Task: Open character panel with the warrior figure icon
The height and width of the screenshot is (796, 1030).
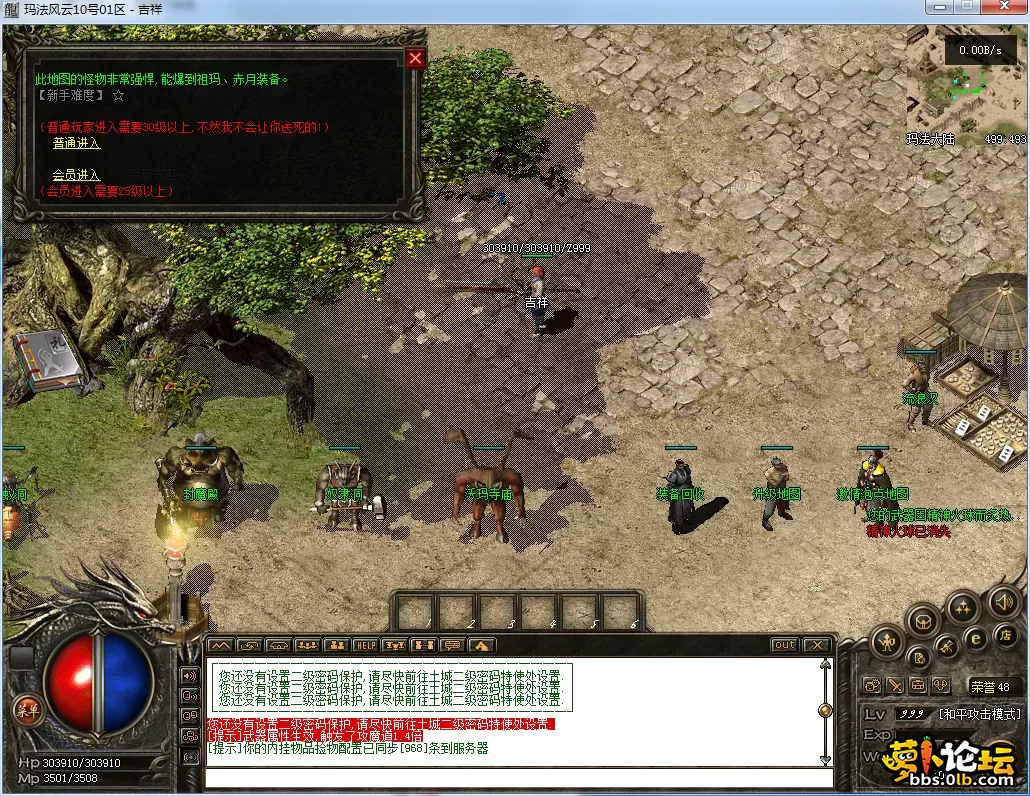Action: [887, 641]
